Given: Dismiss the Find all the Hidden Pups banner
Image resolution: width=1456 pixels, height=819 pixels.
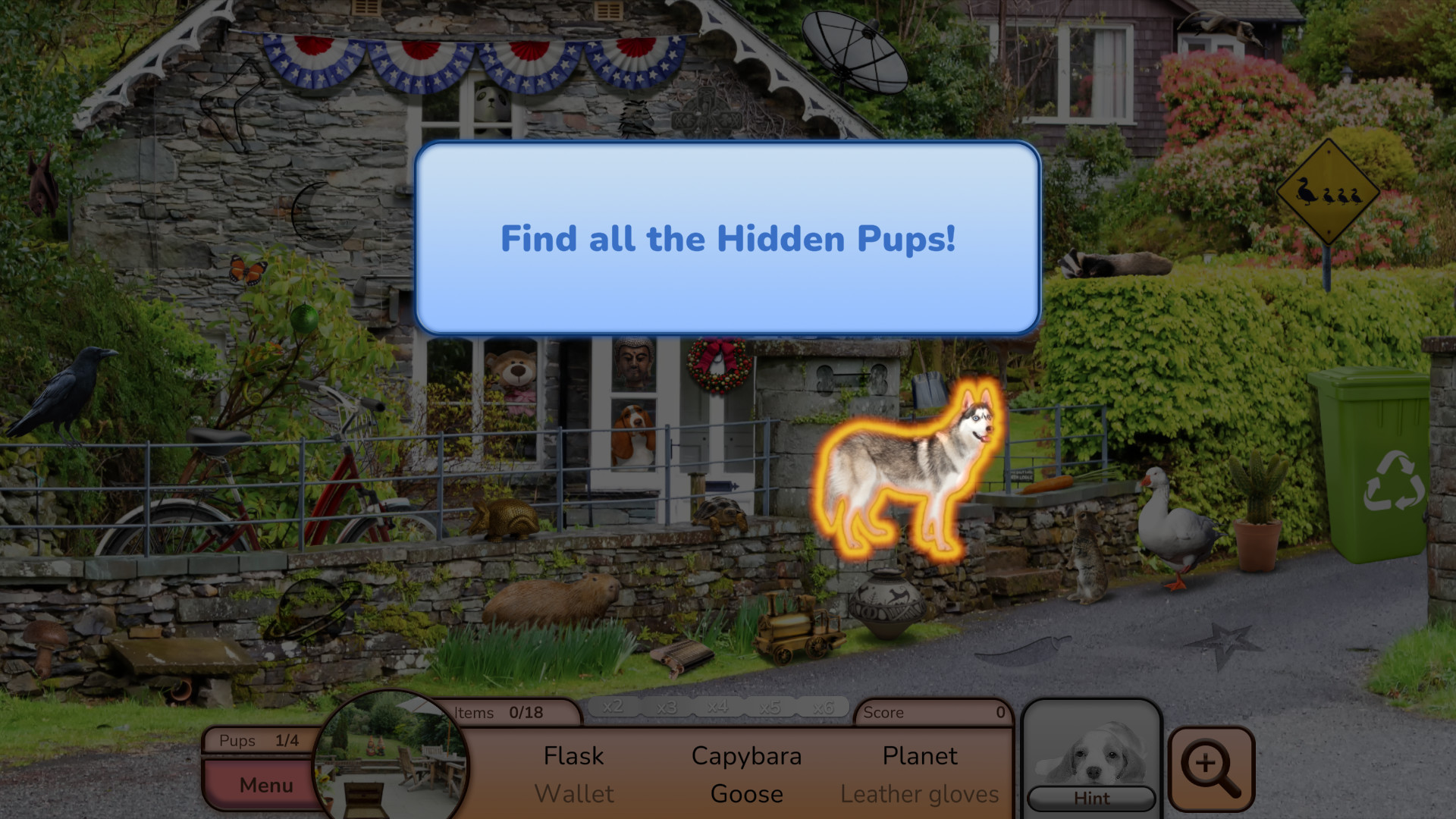Looking at the screenshot, I should click(x=726, y=239).
